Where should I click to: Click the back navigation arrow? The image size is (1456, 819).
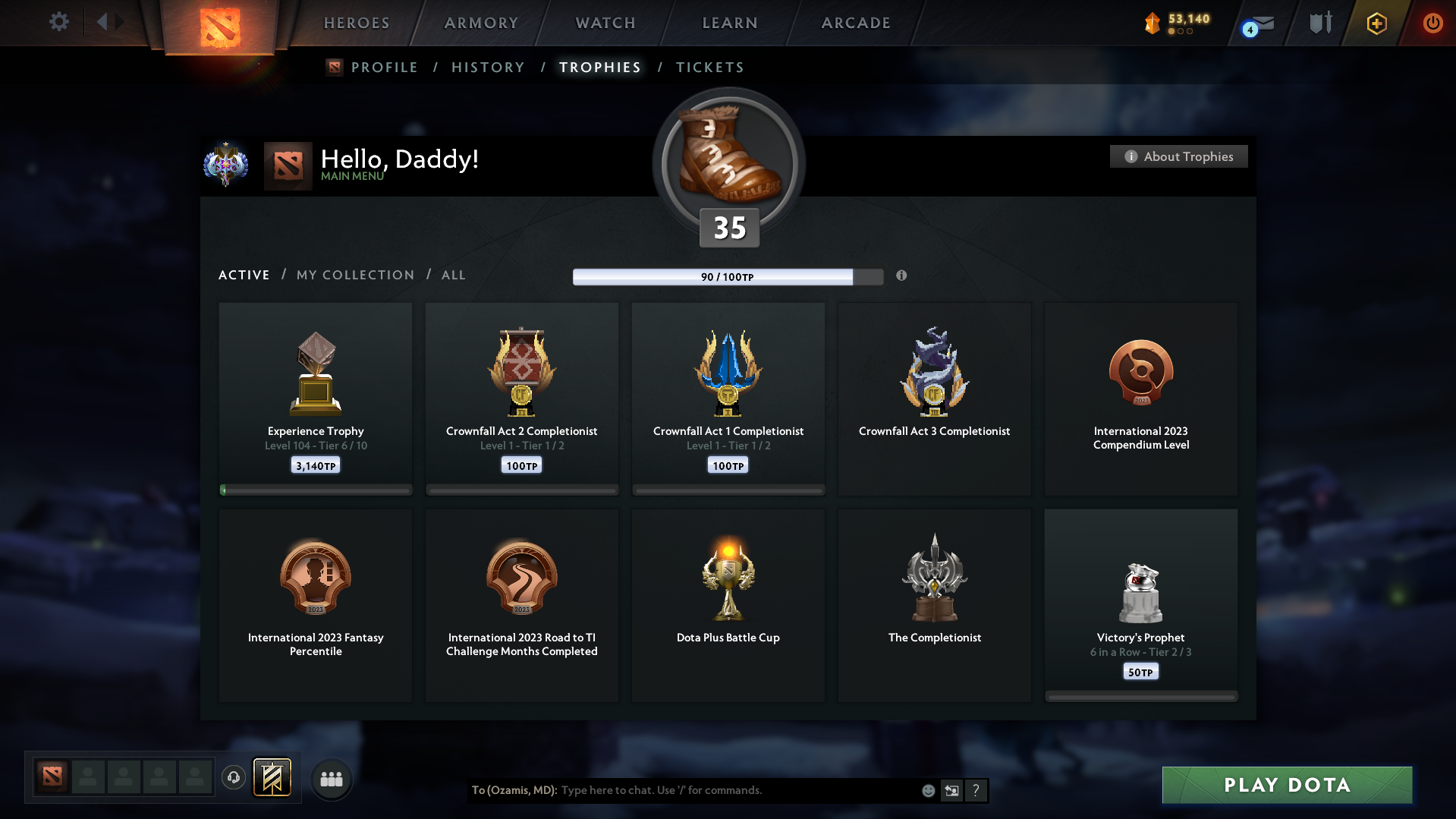coord(104,22)
